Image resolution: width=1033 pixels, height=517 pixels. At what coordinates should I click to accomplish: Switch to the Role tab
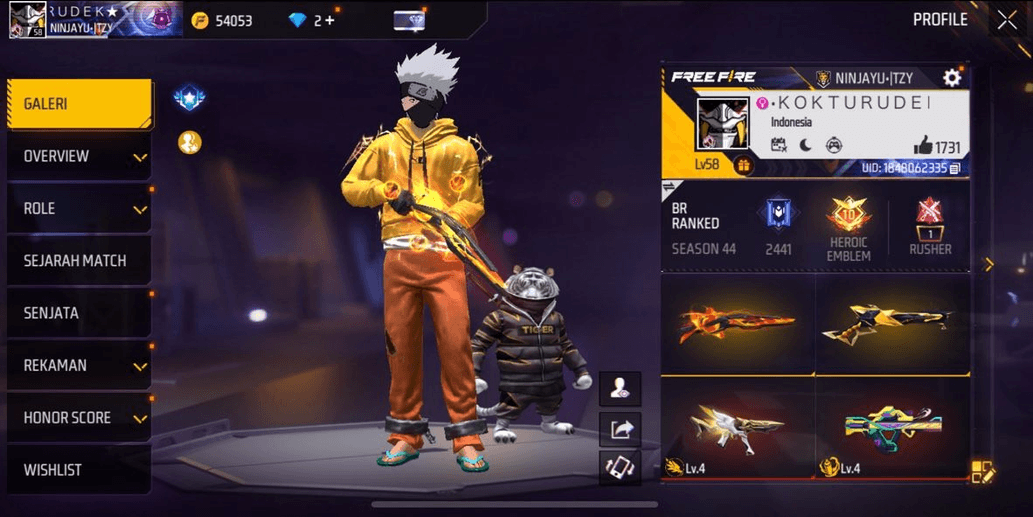[79, 208]
